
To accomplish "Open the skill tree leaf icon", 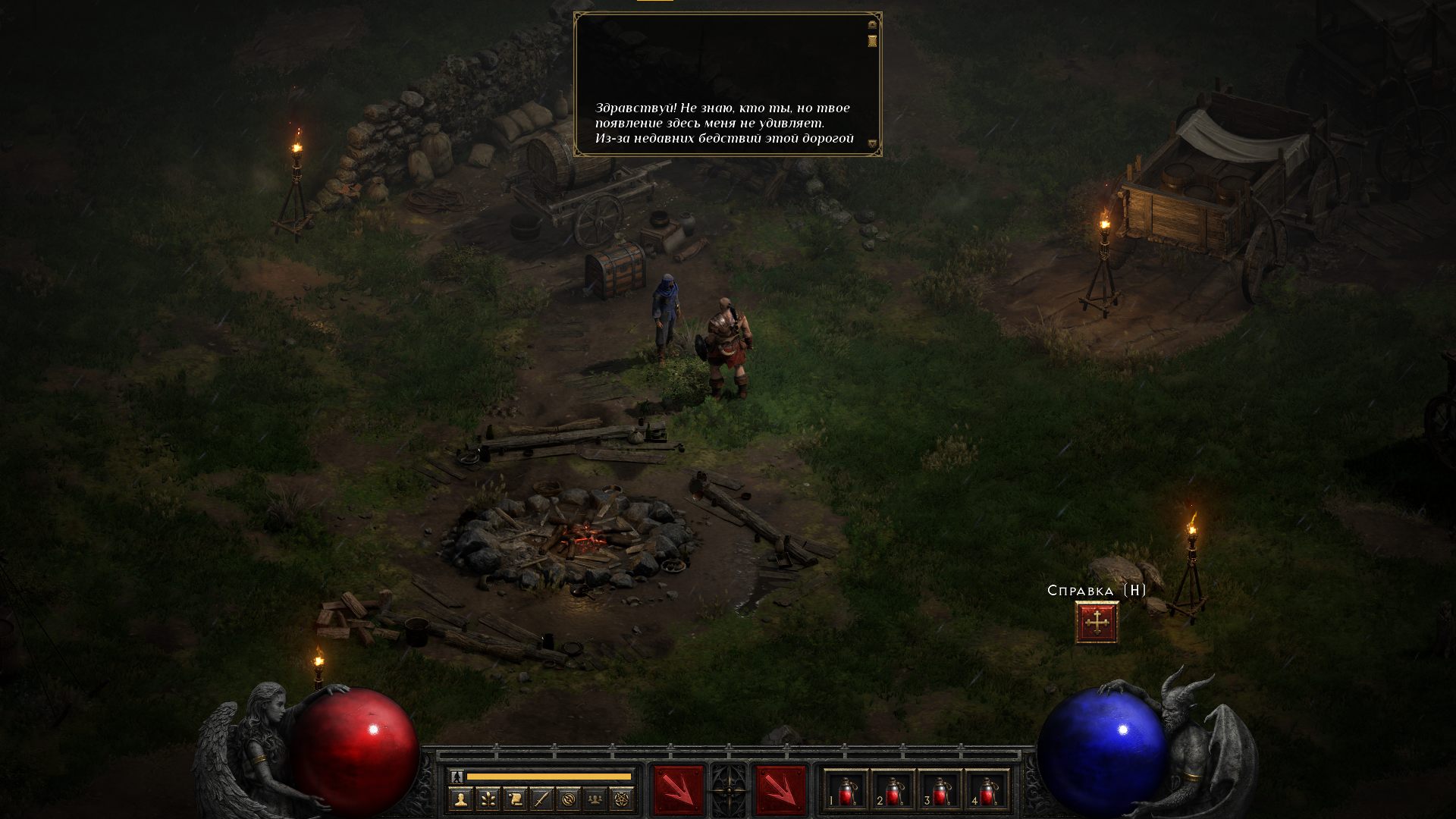I will coord(488,799).
